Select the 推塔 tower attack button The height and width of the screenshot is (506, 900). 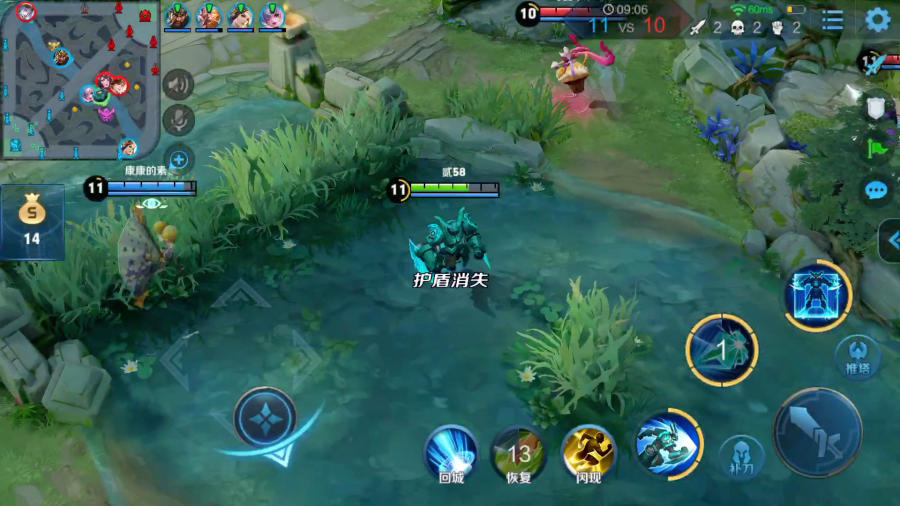coord(857,357)
